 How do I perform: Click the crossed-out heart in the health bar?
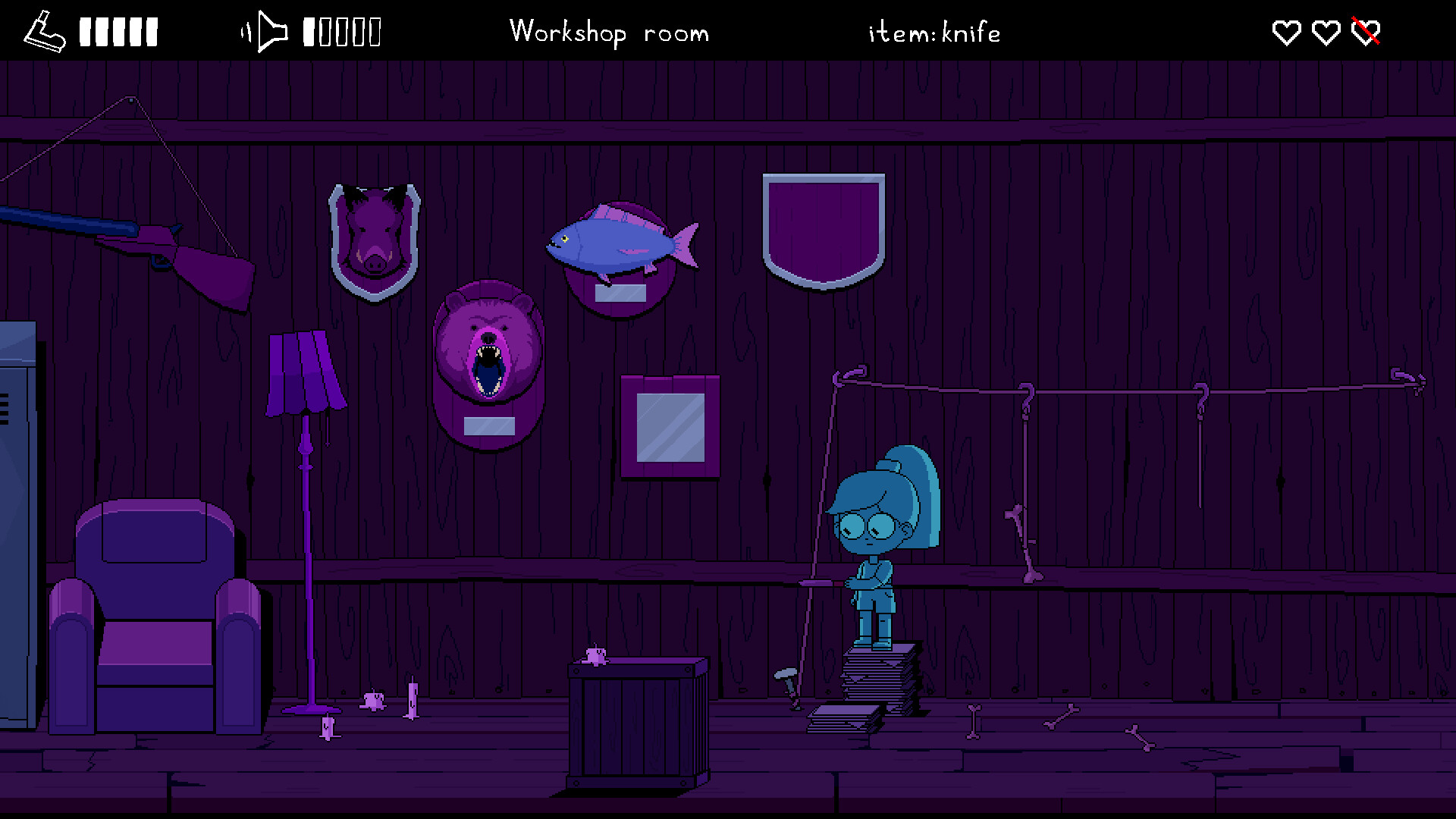click(x=1364, y=32)
